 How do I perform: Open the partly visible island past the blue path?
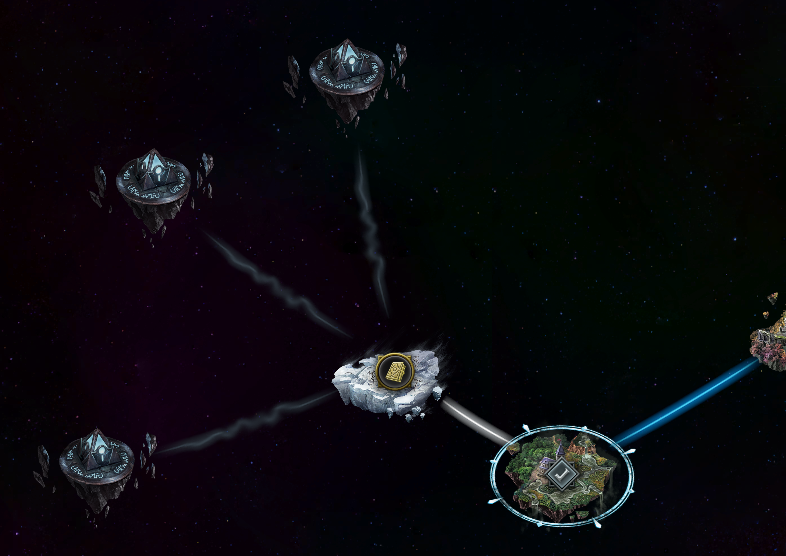[771, 331]
